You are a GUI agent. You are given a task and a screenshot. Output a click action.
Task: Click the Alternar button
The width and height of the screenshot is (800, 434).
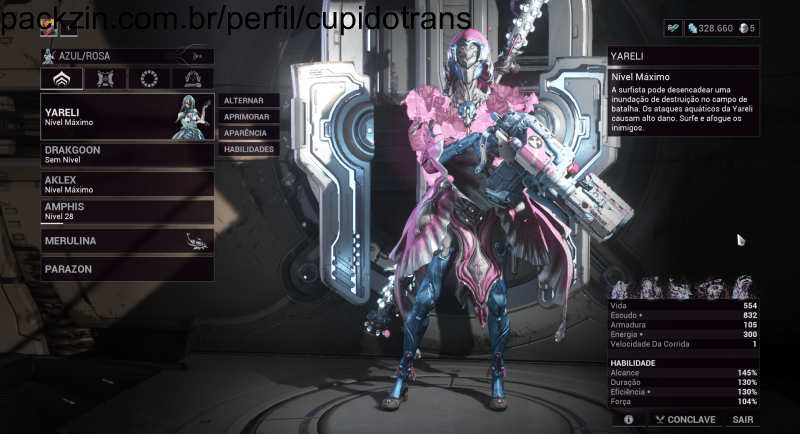coord(247,101)
